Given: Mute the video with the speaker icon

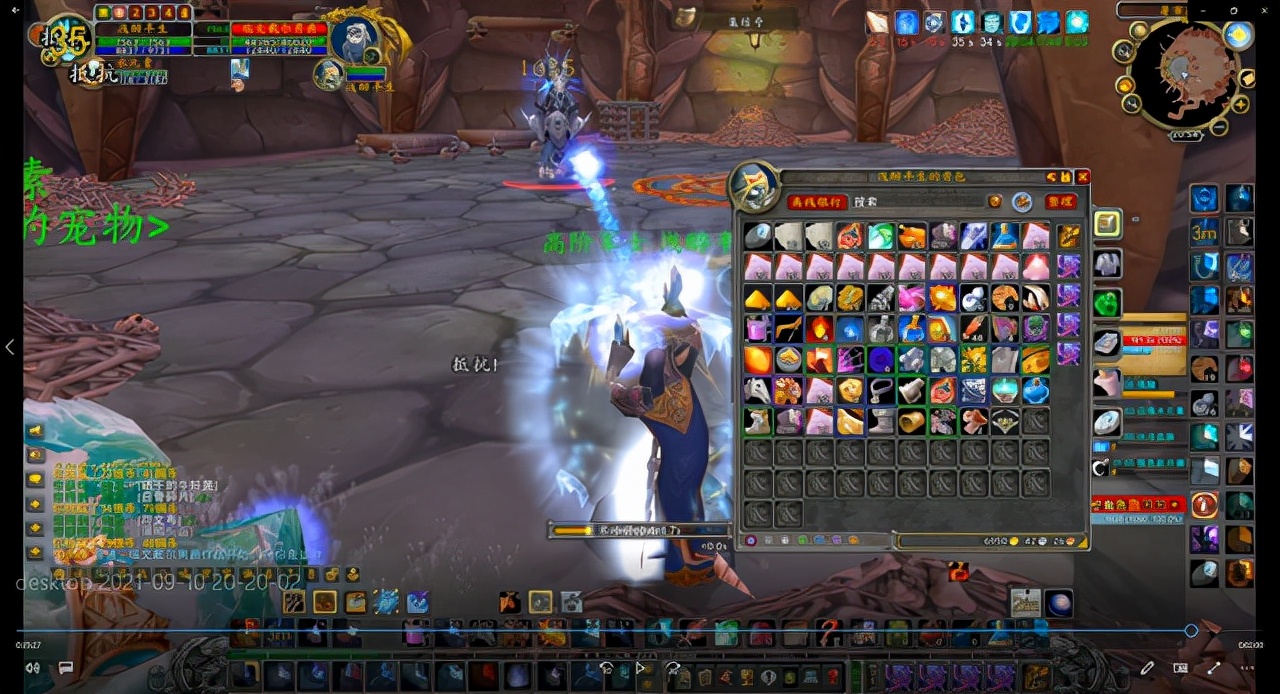Looking at the screenshot, I should click(x=33, y=667).
